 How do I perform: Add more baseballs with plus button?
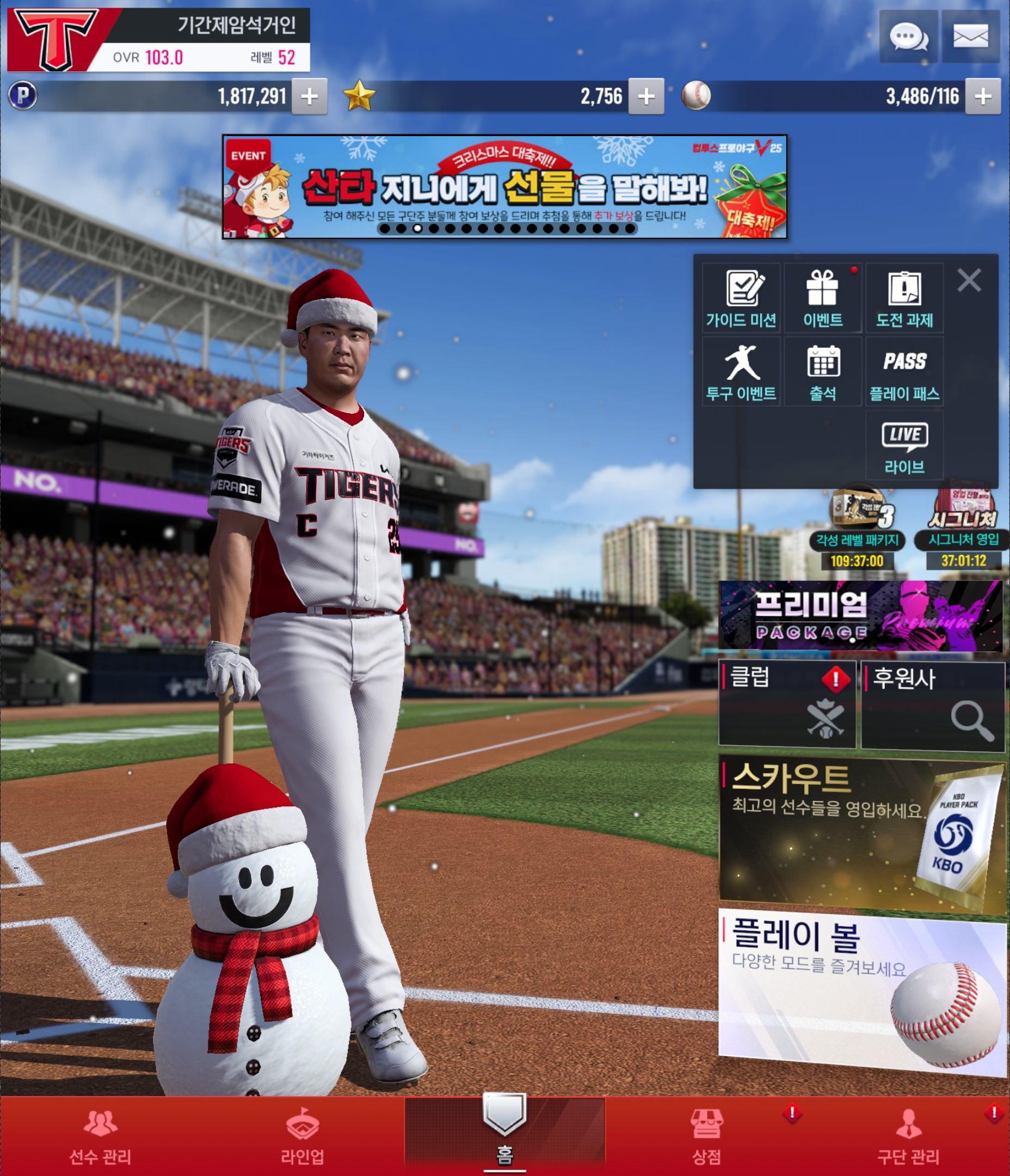pos(983,96)
